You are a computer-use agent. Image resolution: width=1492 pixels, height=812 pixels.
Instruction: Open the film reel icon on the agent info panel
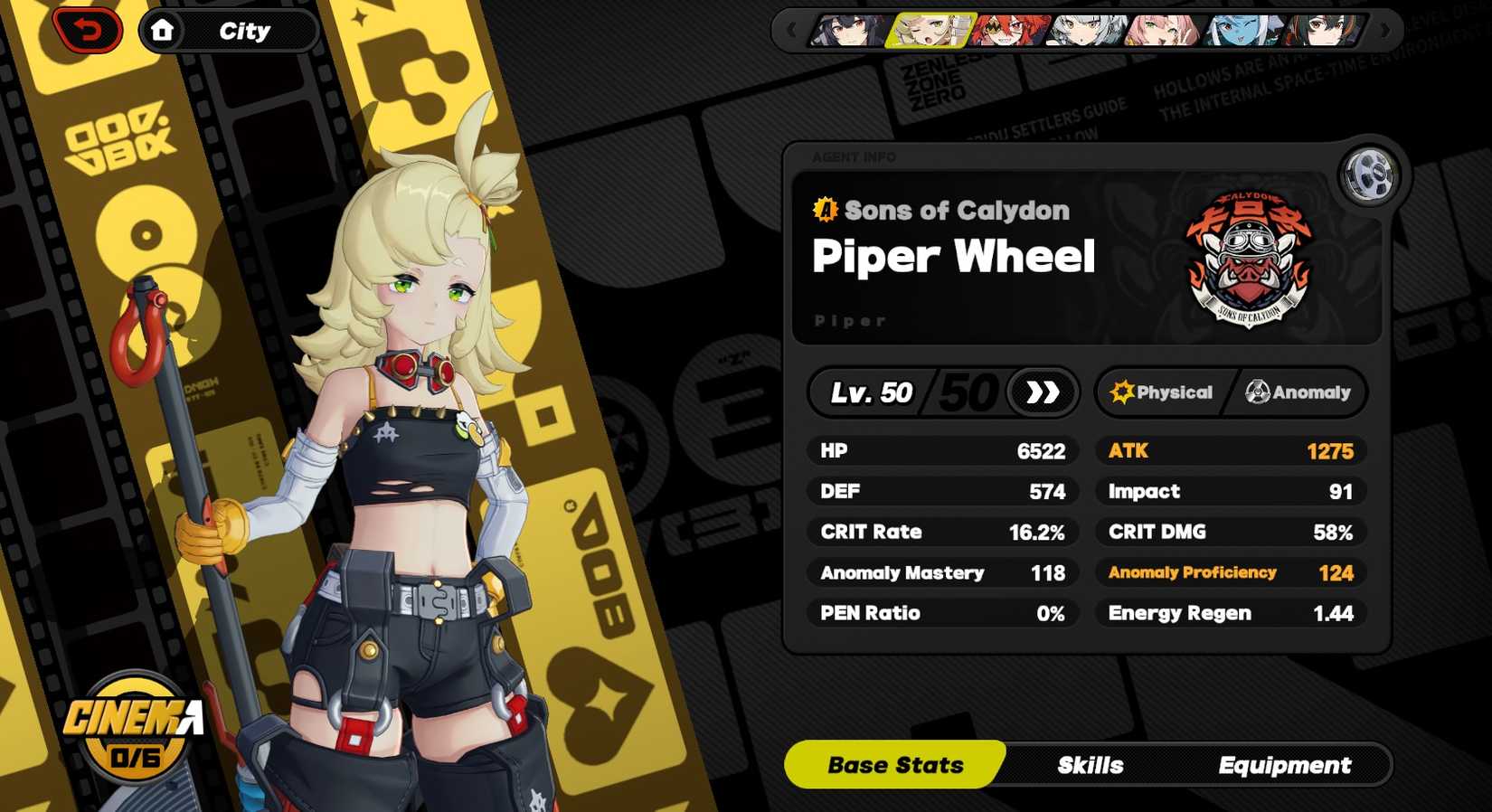pos(1368,174)
